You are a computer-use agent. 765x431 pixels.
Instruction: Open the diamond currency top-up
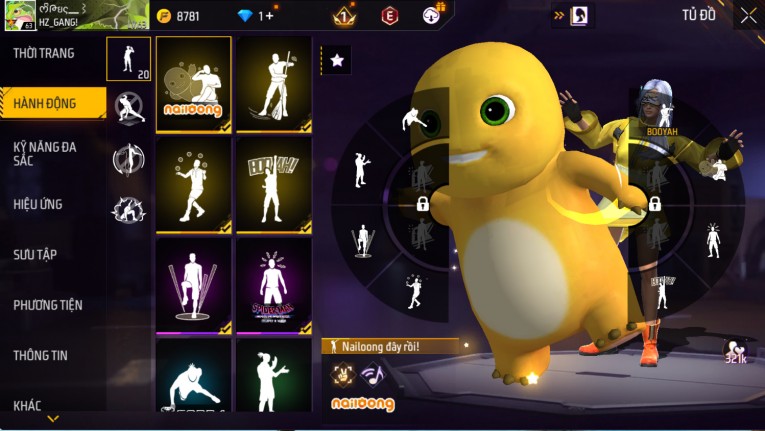tap(246, 16)
